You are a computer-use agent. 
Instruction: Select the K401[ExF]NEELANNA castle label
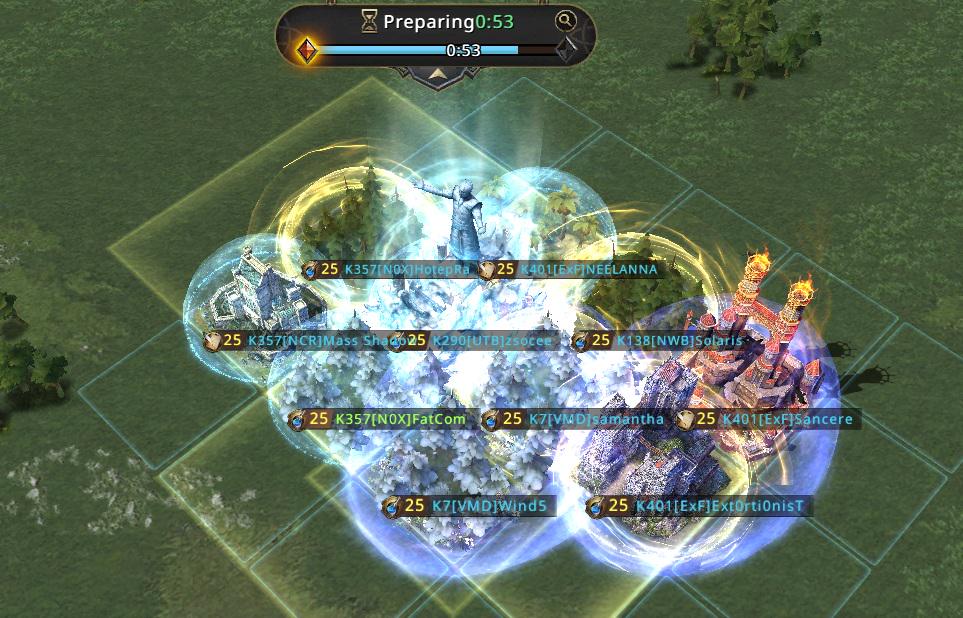coord(570,269)
